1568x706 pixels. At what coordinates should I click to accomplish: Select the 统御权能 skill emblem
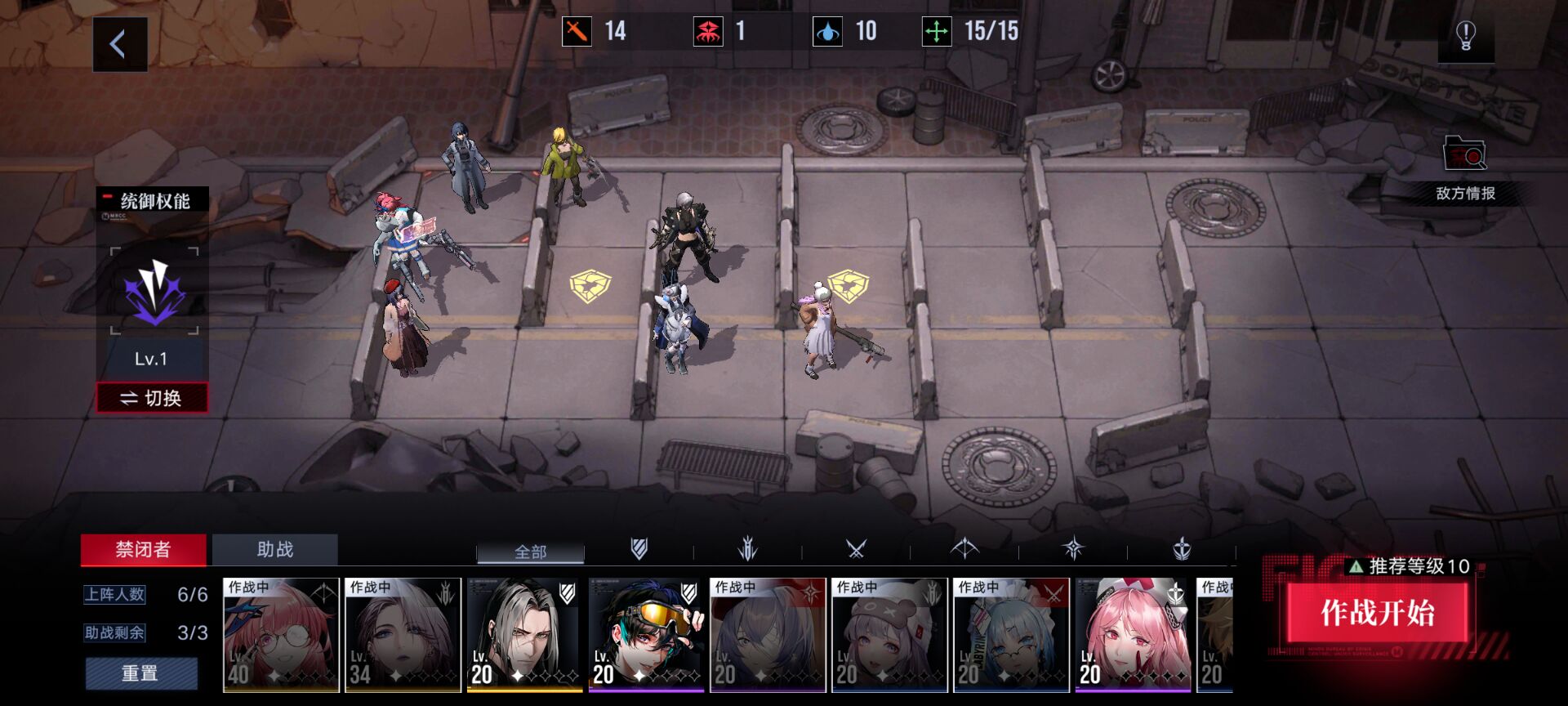pyautogui.click(x=154, y=292)
